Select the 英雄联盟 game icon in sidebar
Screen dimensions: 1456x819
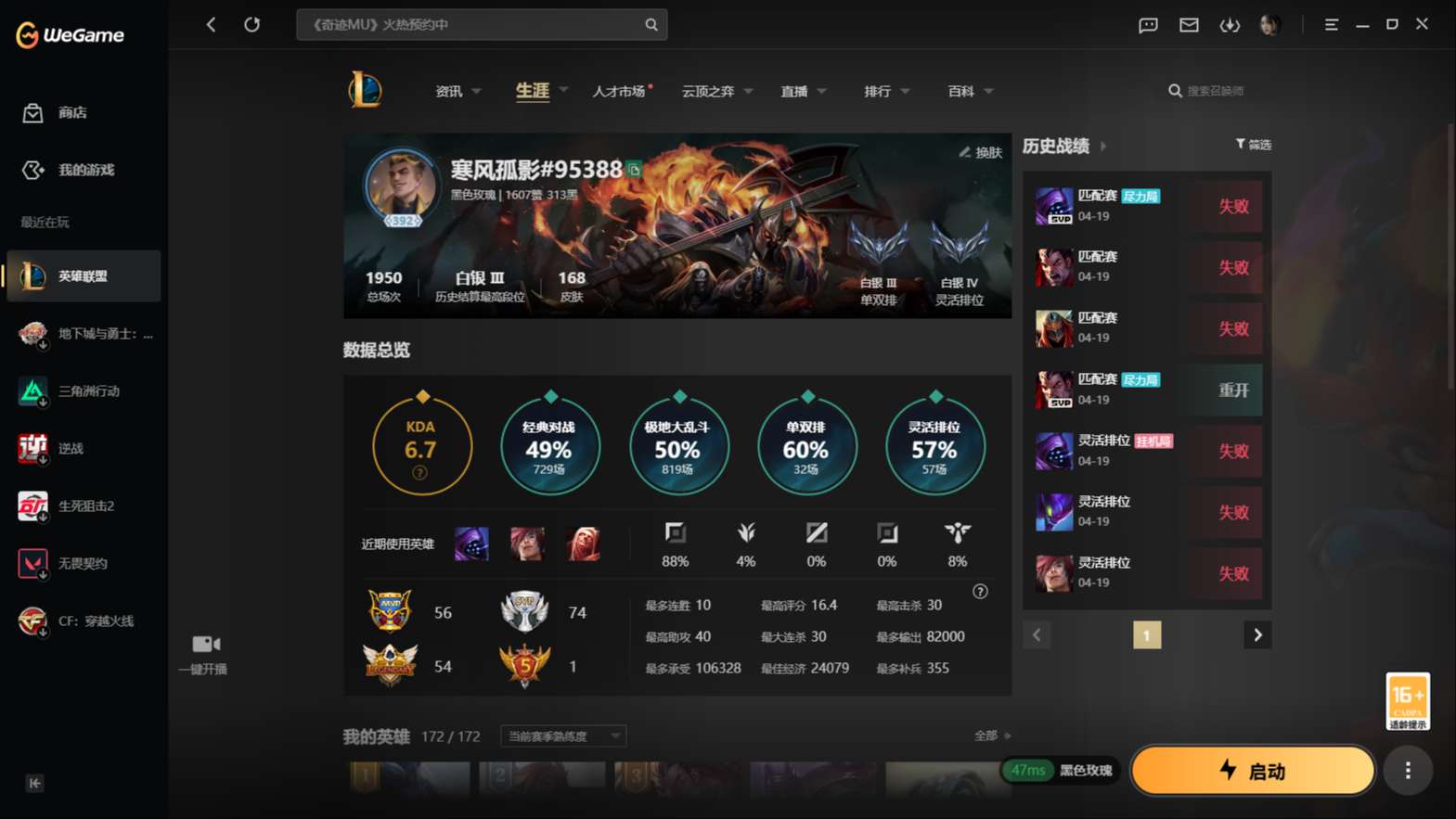coord(32,275)
